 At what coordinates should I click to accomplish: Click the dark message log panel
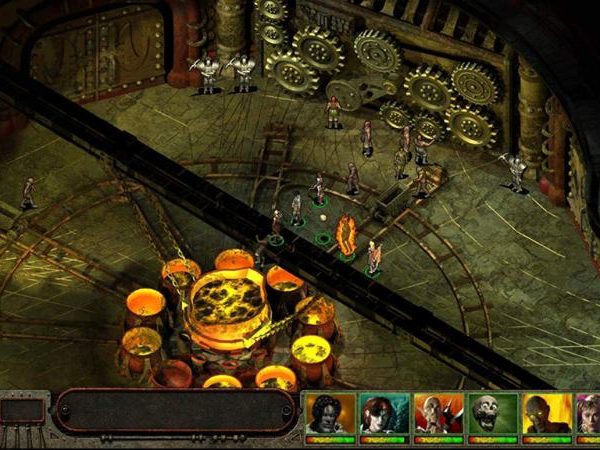tap(175, 411)
